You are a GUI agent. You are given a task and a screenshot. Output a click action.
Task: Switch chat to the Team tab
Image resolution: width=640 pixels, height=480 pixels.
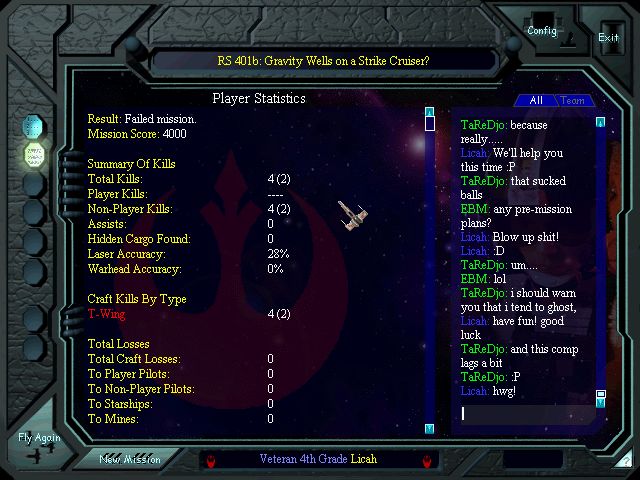point(573,100)
